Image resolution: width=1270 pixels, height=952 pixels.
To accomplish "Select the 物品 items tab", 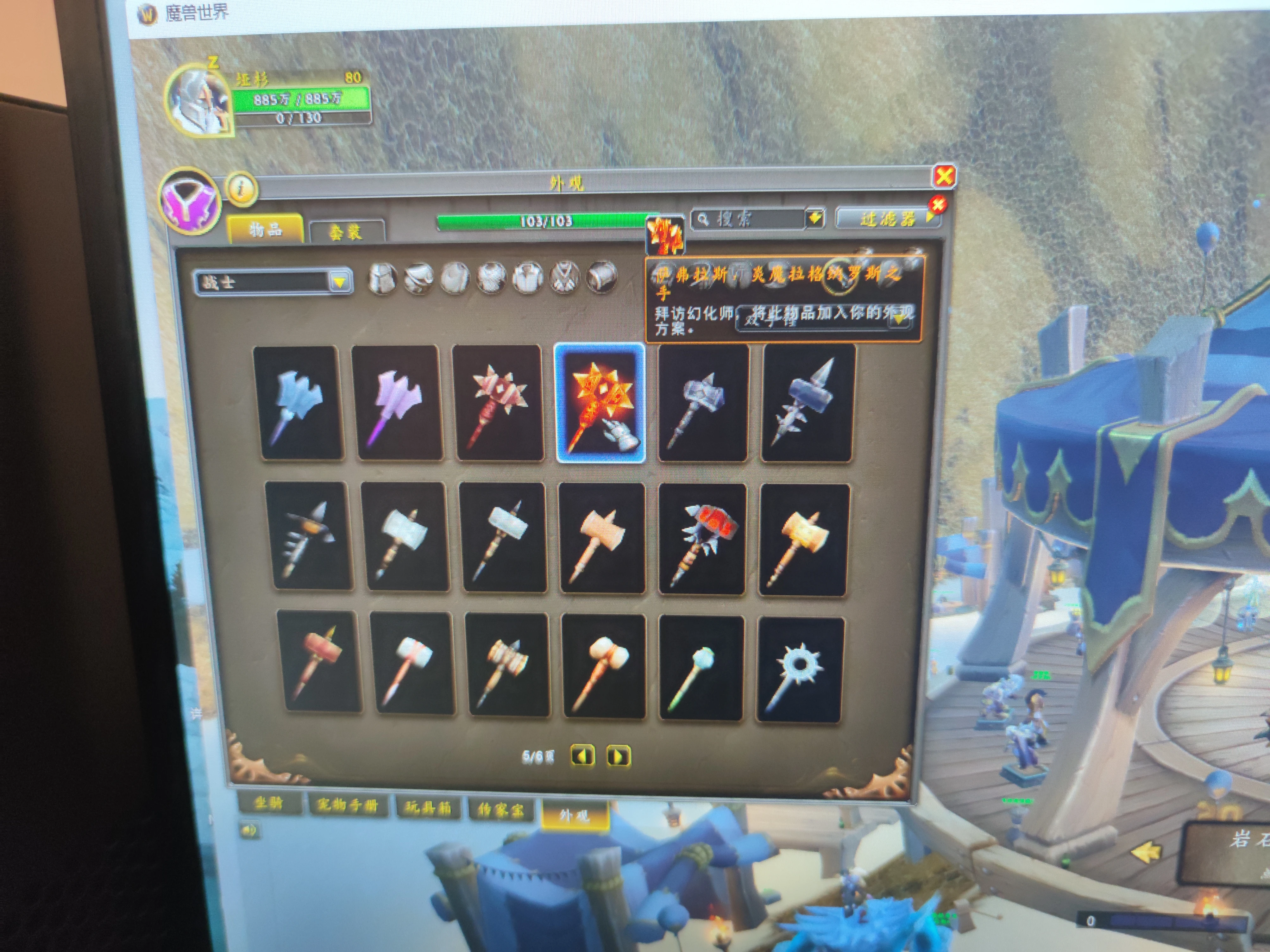I will coord(265,230).
